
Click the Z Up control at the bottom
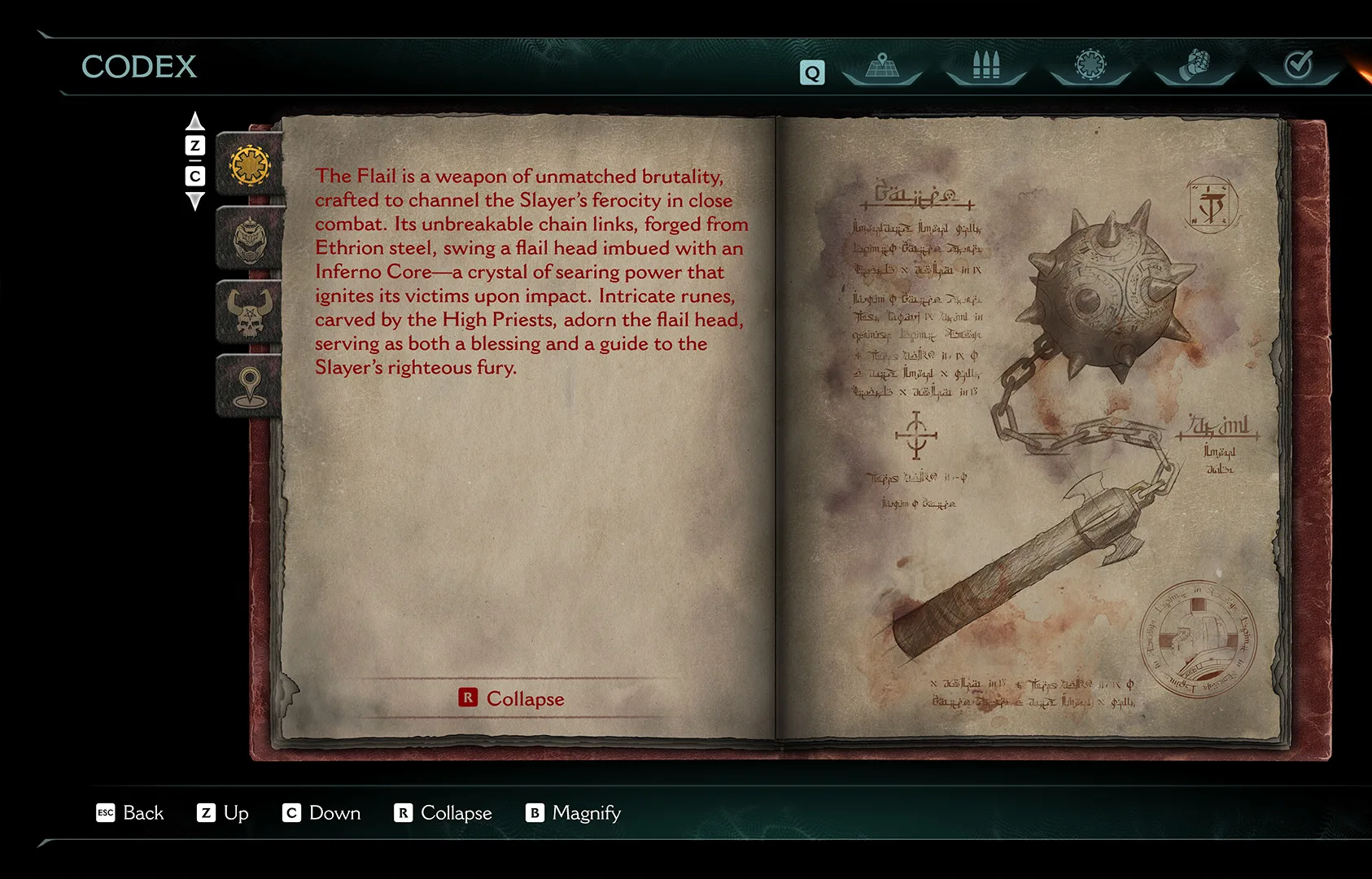222,813
